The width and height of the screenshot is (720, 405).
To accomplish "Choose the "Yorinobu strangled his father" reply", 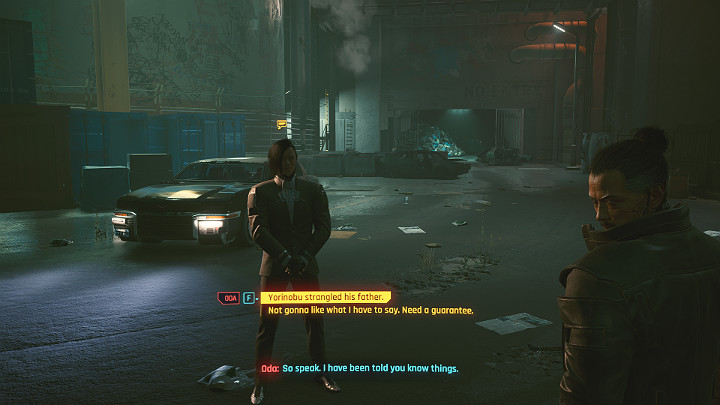I will [327, 298].
